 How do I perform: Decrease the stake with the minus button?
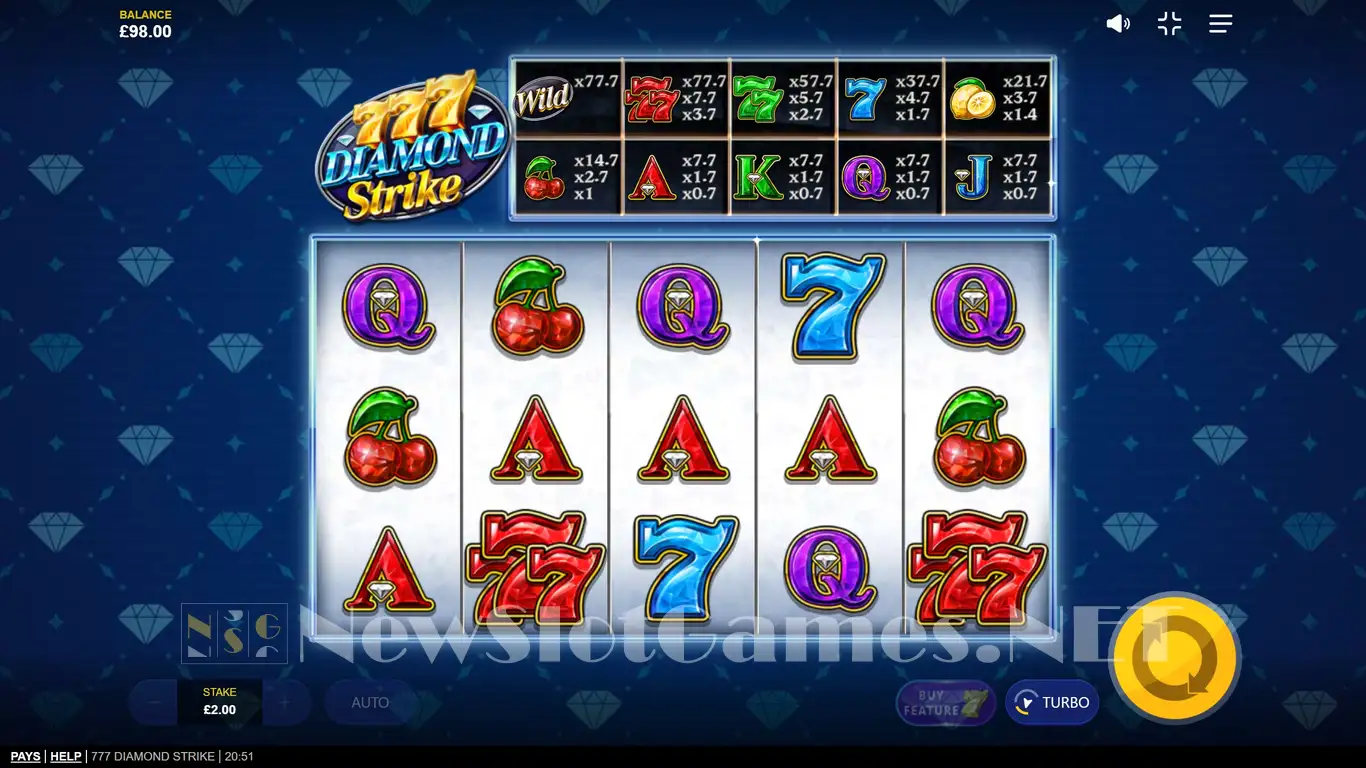(153, 702)
